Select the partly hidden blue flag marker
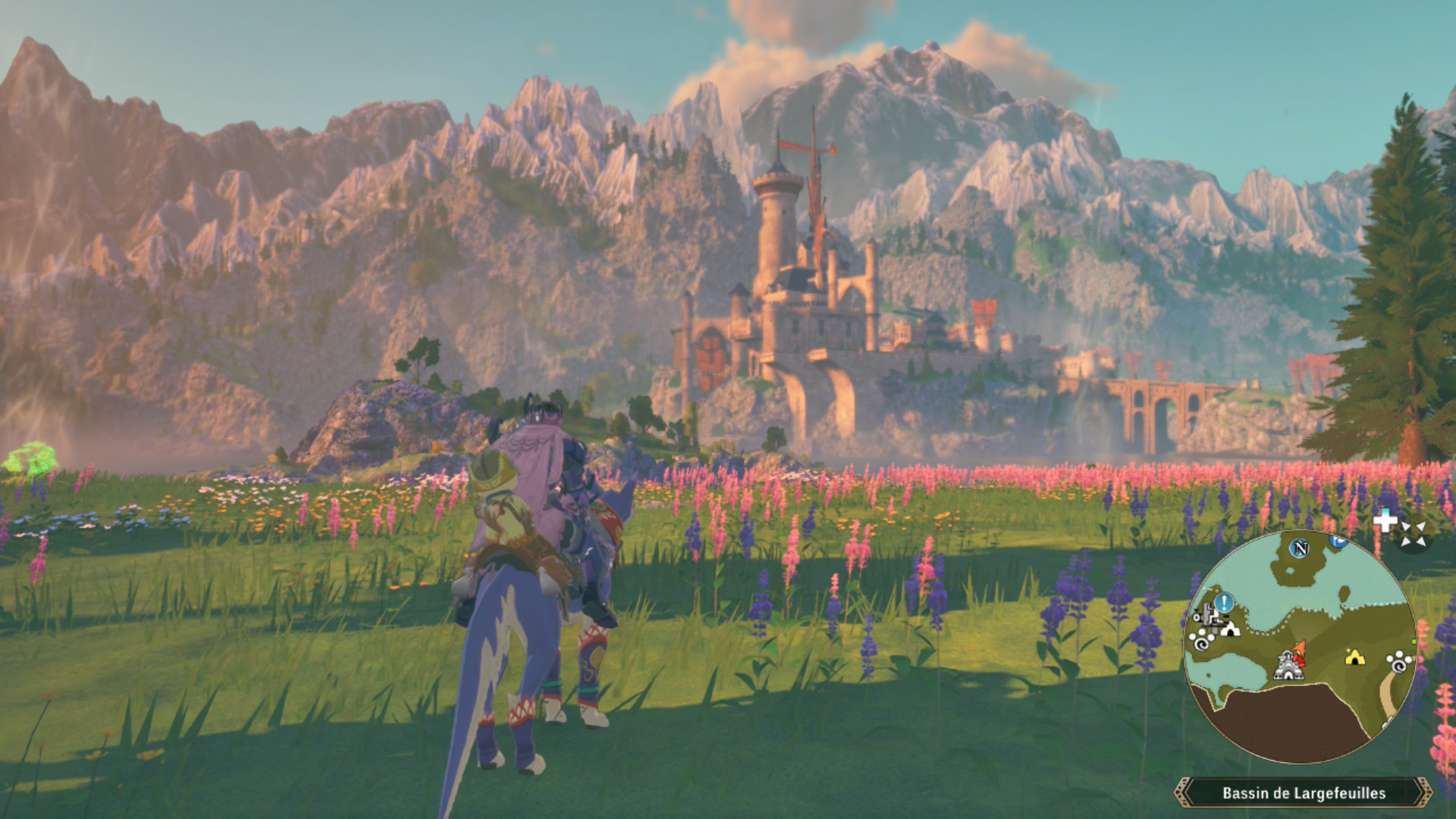The image size is (1456, 819). click(1338, 540)
